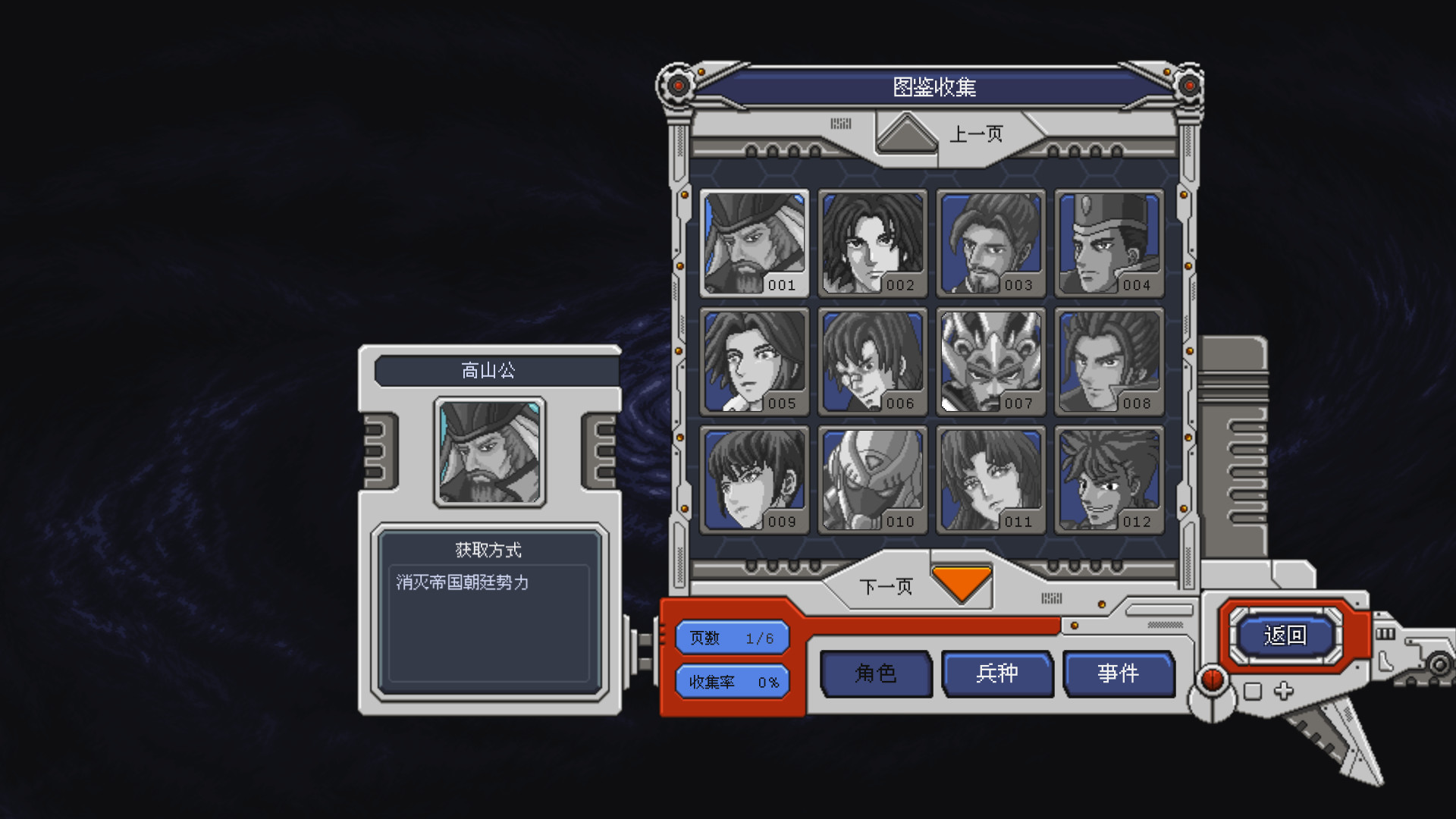Viewport: 1456px width, 819px height.
Task: Open details for character 003
Action: pos(992,243)
